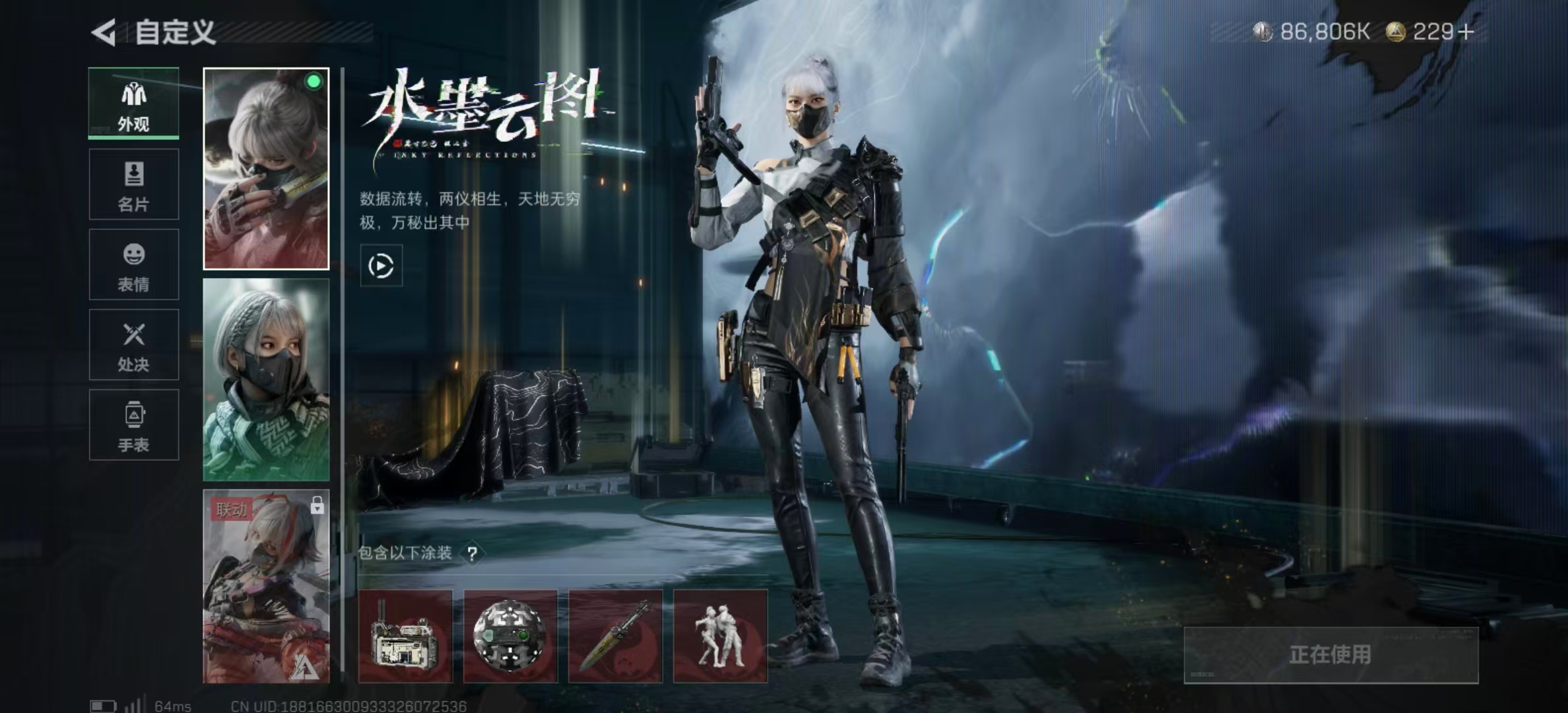The height and width of the screenshot is (713, 1568).
Task: Switch to the 处决 execution tab
Action: (x=133, y=345)
